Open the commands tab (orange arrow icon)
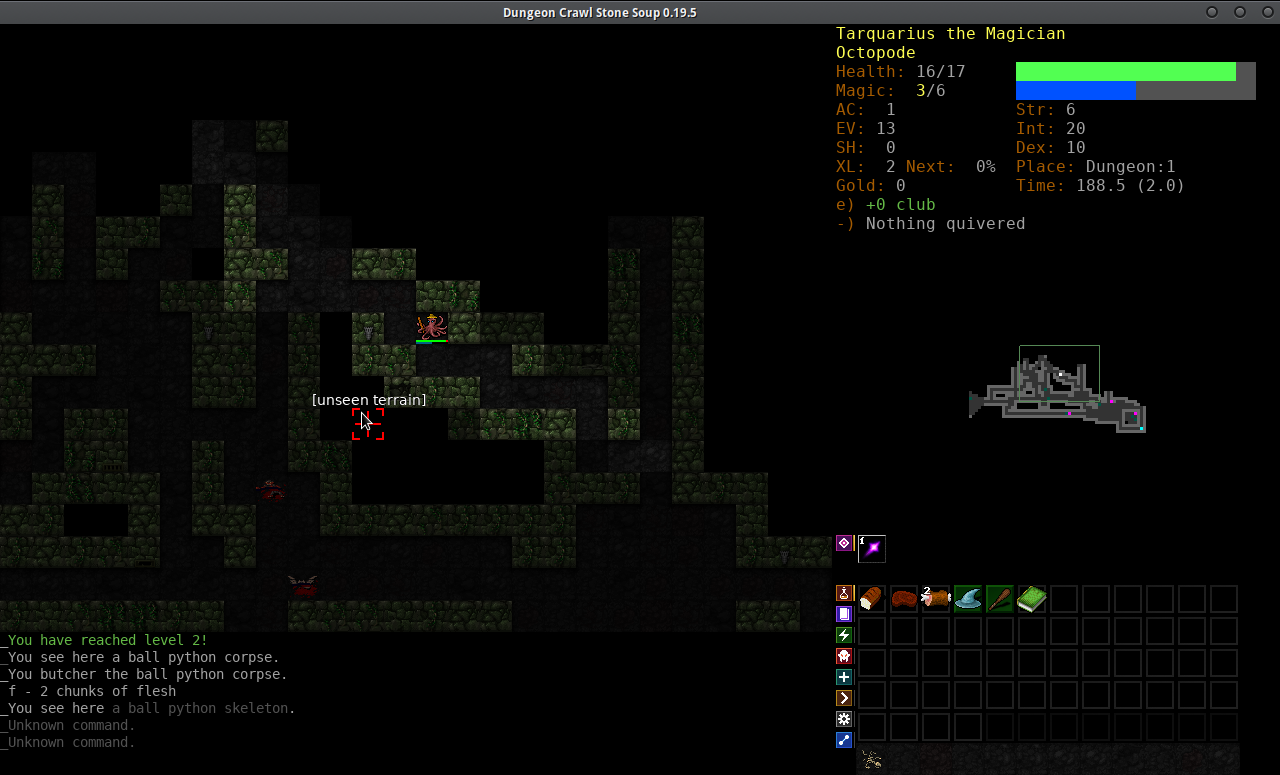This screenshot has height=775, width=1280. (x=844, y=698)
